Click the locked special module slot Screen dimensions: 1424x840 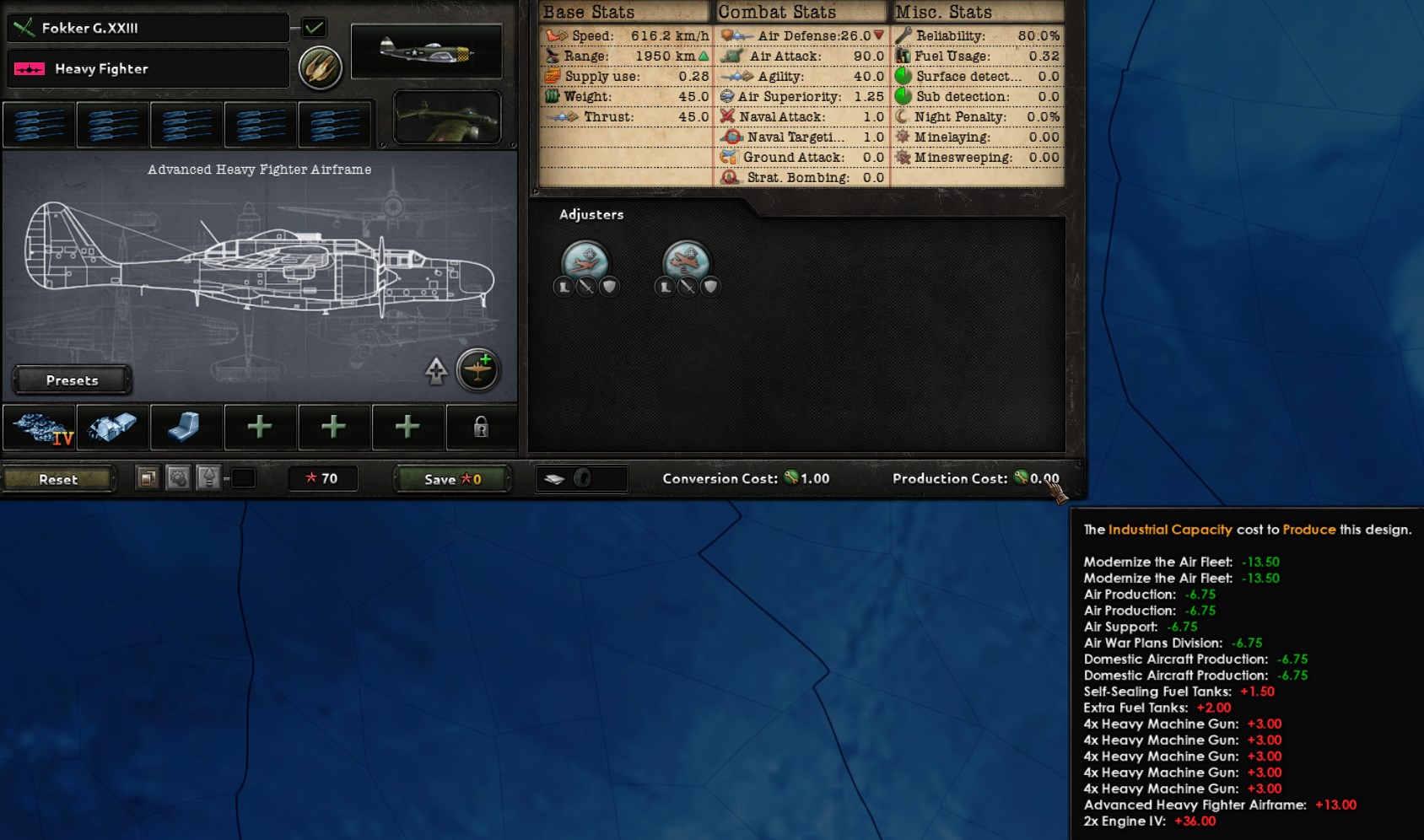pos(480,428)
